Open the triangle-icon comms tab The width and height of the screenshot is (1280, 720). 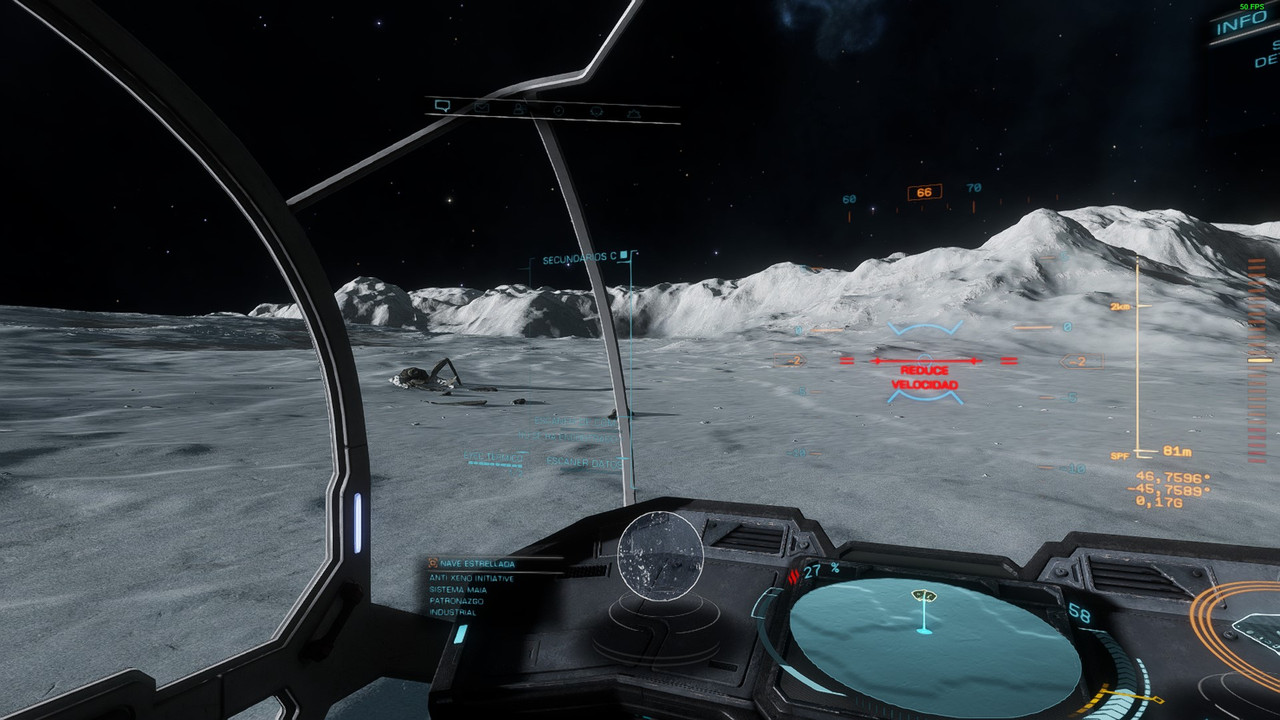(x=634, y=114)
